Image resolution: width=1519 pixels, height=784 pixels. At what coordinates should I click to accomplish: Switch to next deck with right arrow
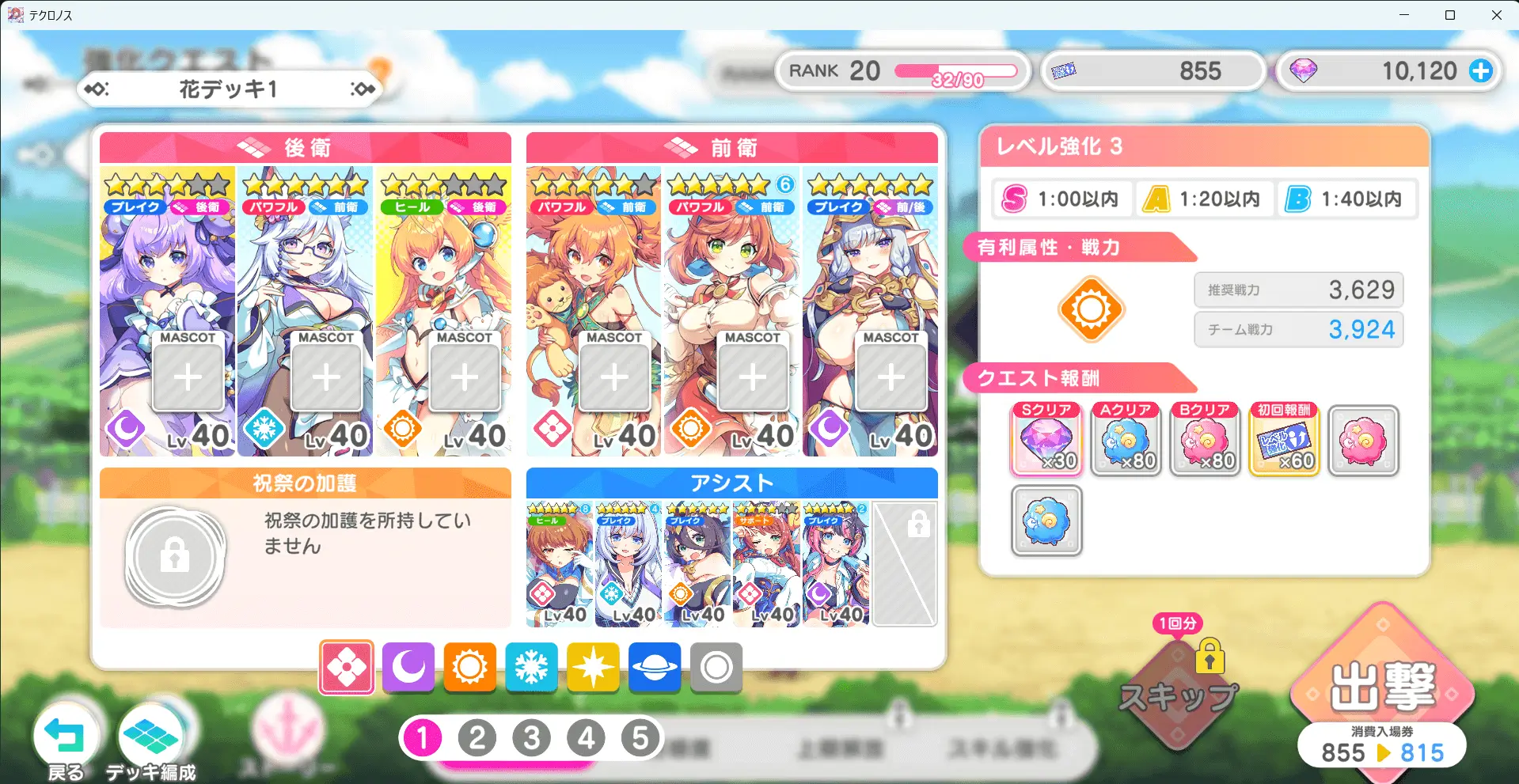click(x=363, y=89)
